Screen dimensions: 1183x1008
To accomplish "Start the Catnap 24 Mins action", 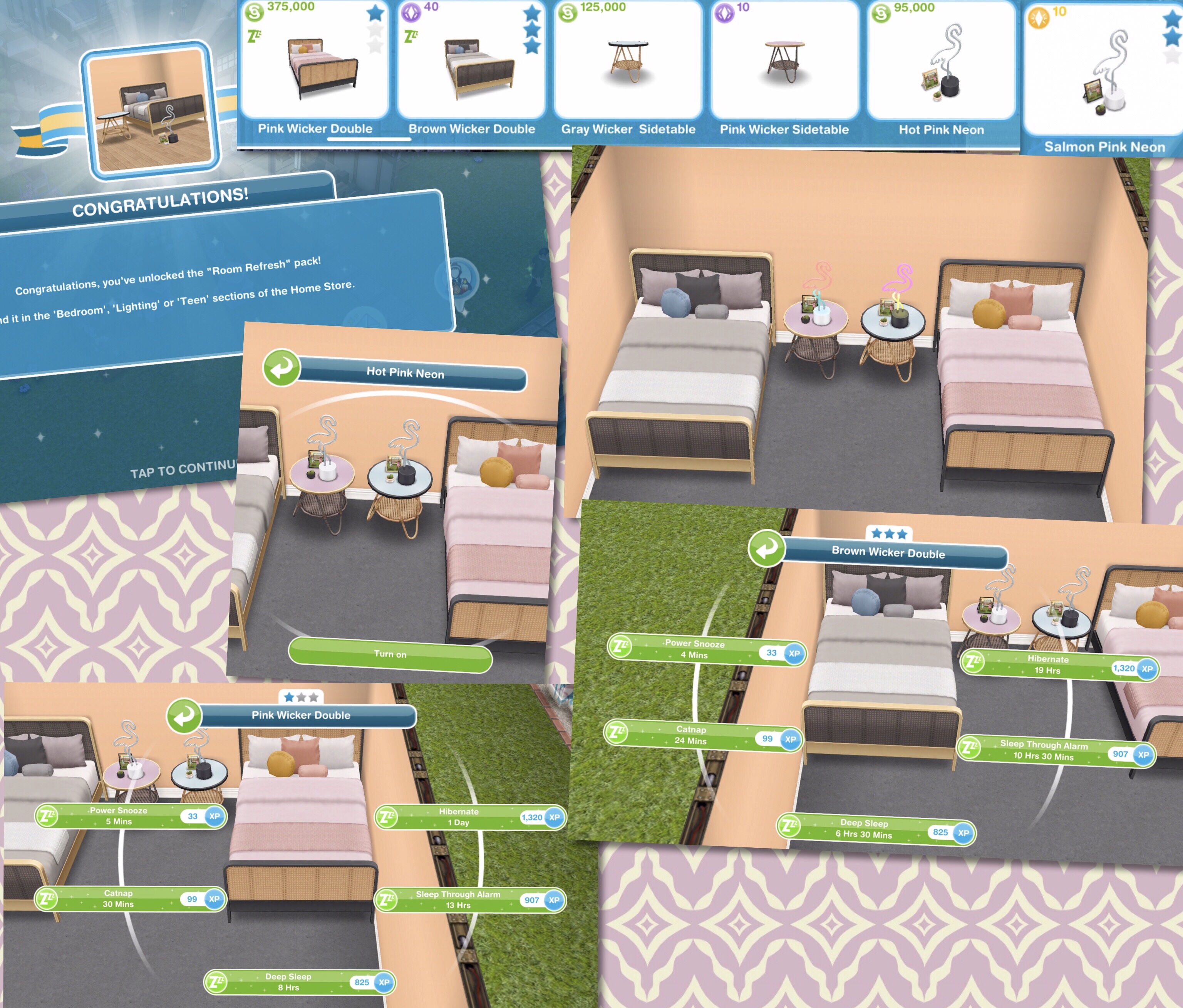I will point(702,736).
